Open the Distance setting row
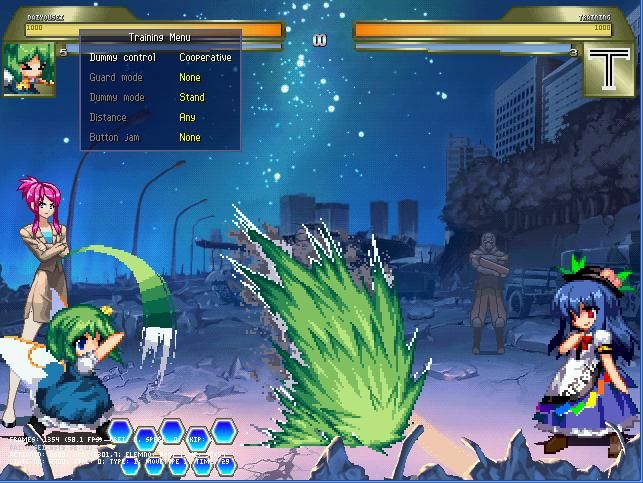Image resolution: width=643 pixels, height=483 pixels. click(160, 118)
